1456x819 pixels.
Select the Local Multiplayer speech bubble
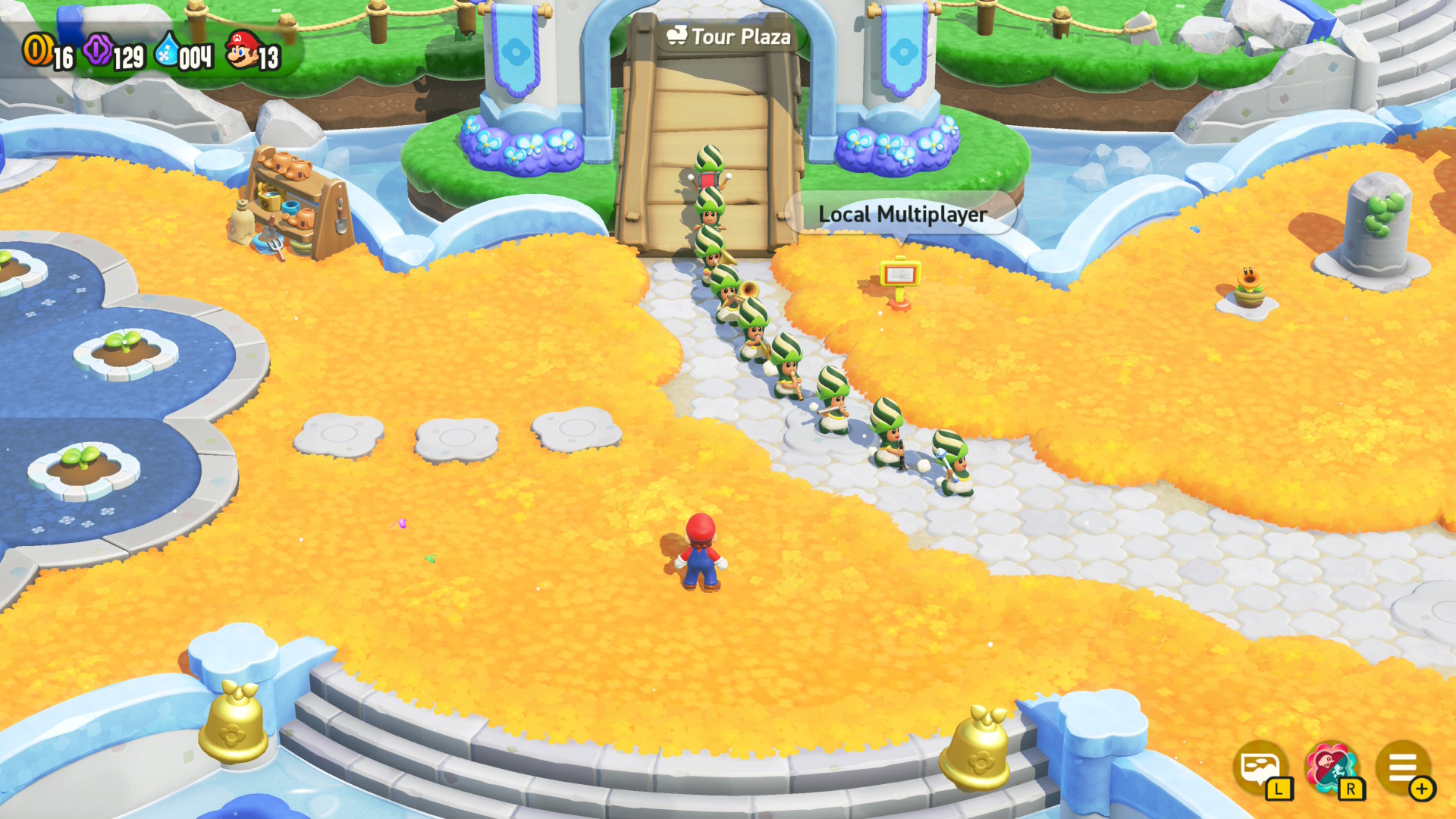pyautogui.click(x=901, y=215)
